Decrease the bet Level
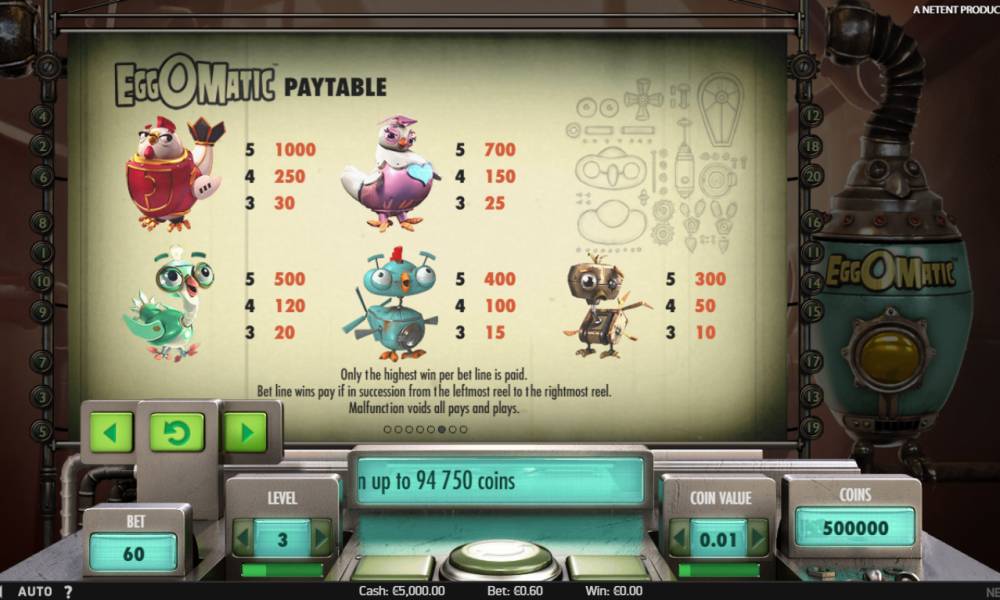The height and width of the screenshot is (600, 1000). click(x=243, y=539)
